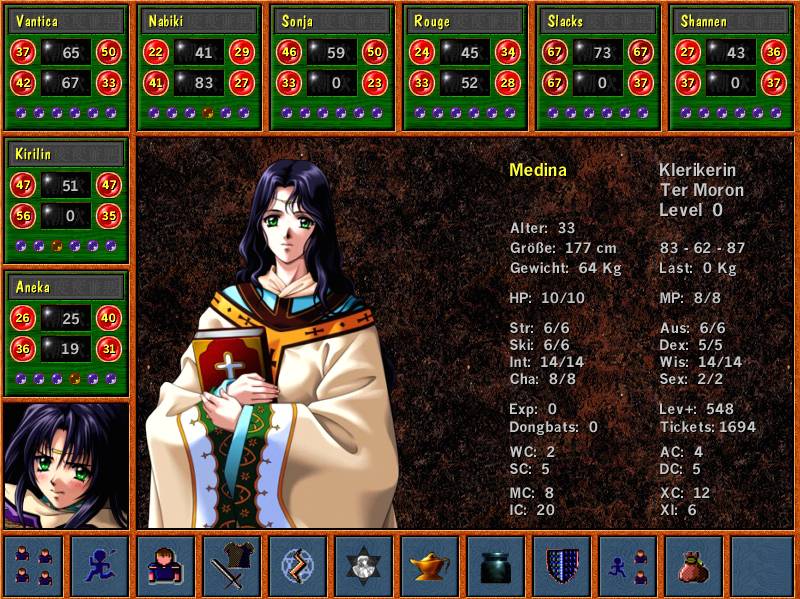Select the golden oil lamp icon
This screenshot has width=800, height=599.
point(430,565)
